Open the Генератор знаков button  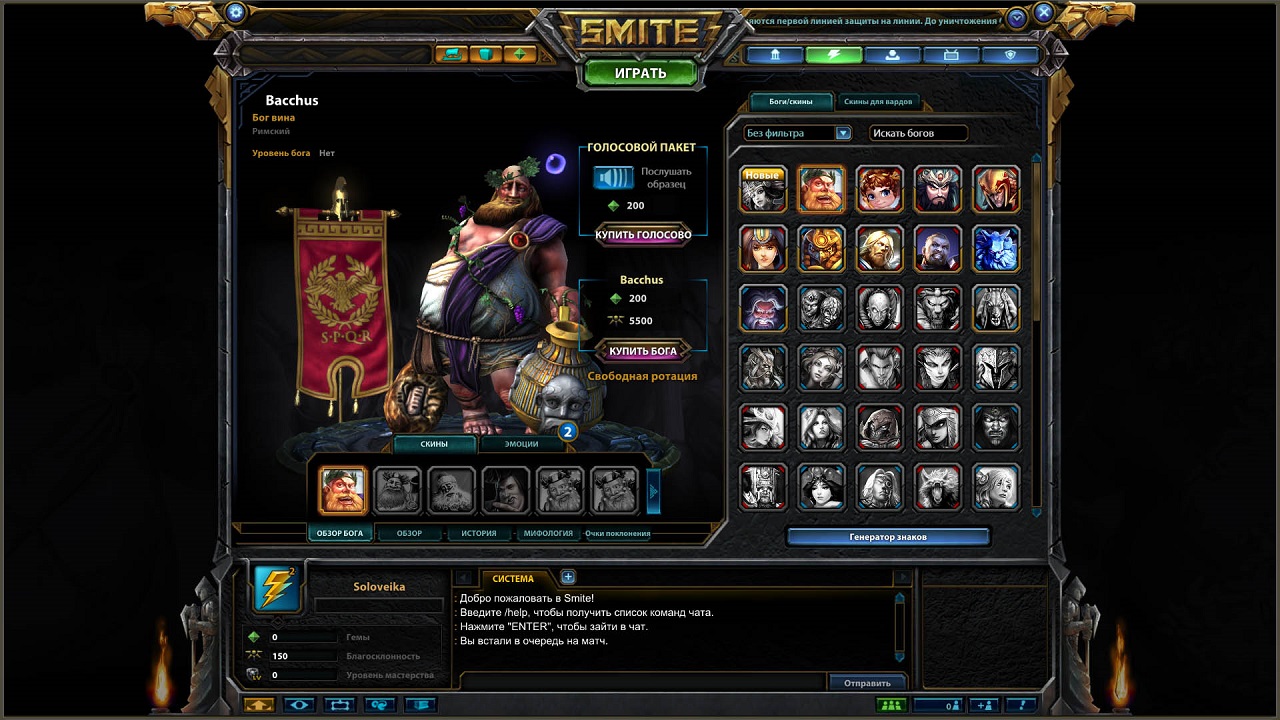pyautogui.click(x=888, y=537)
